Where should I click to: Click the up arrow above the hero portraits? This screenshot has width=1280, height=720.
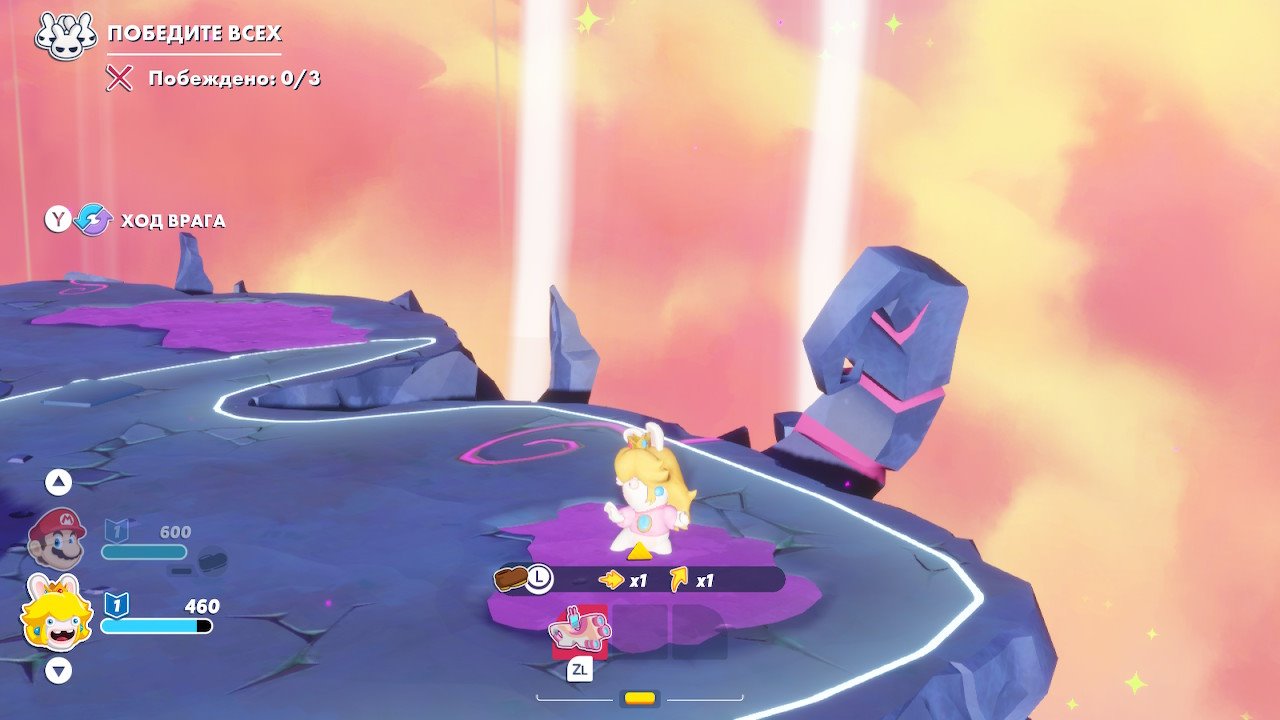tap(59, 482)
